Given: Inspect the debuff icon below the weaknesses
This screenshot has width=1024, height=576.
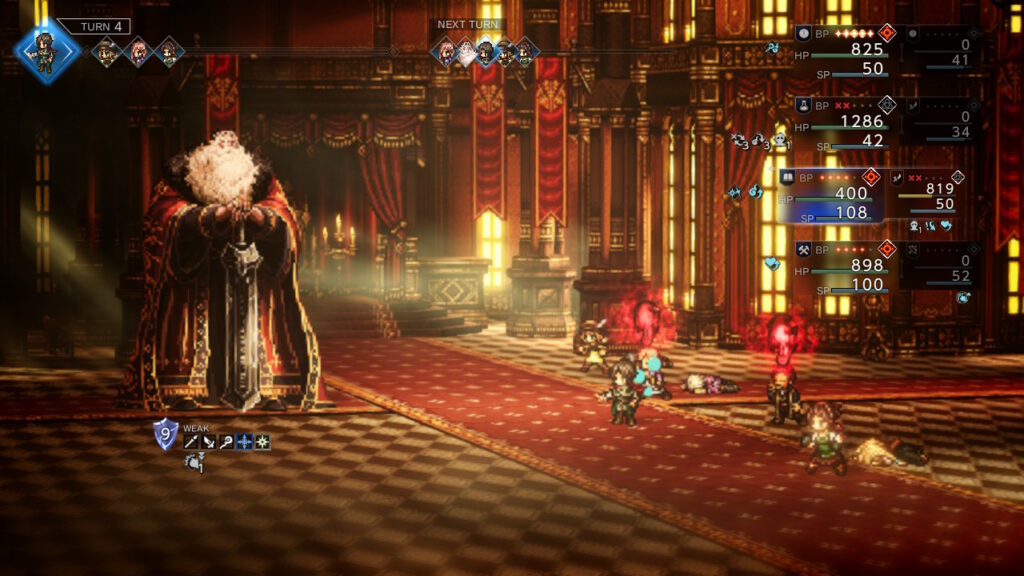Looking at the screenshot, I should click(x=194, y=462).
